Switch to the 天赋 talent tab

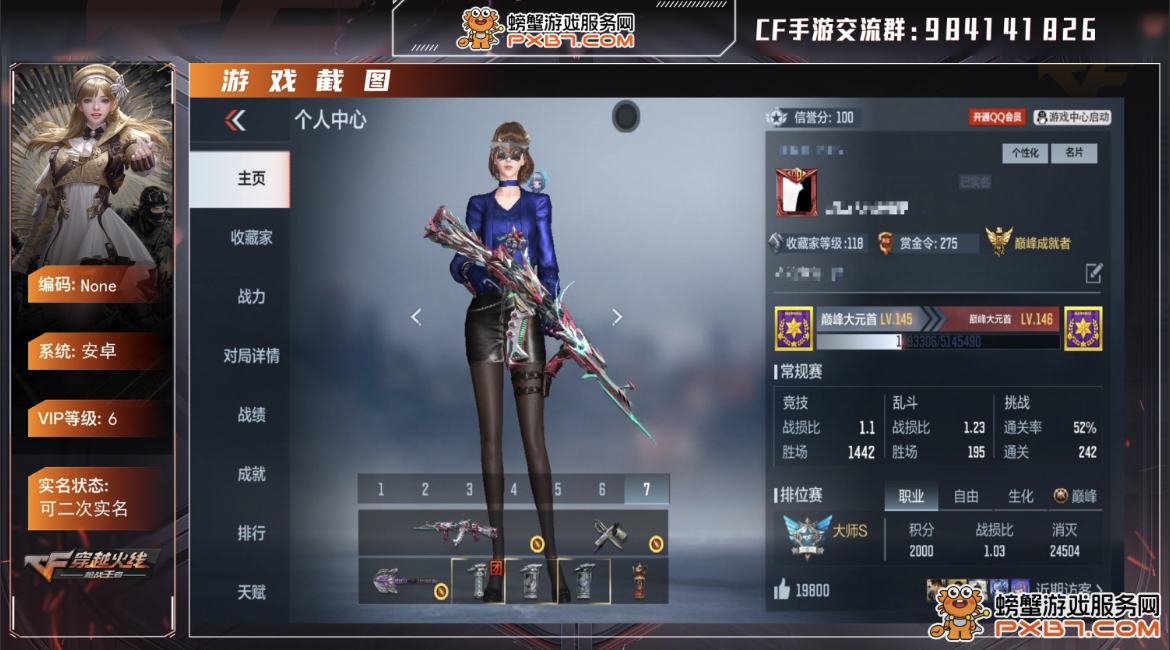point(251,592)
